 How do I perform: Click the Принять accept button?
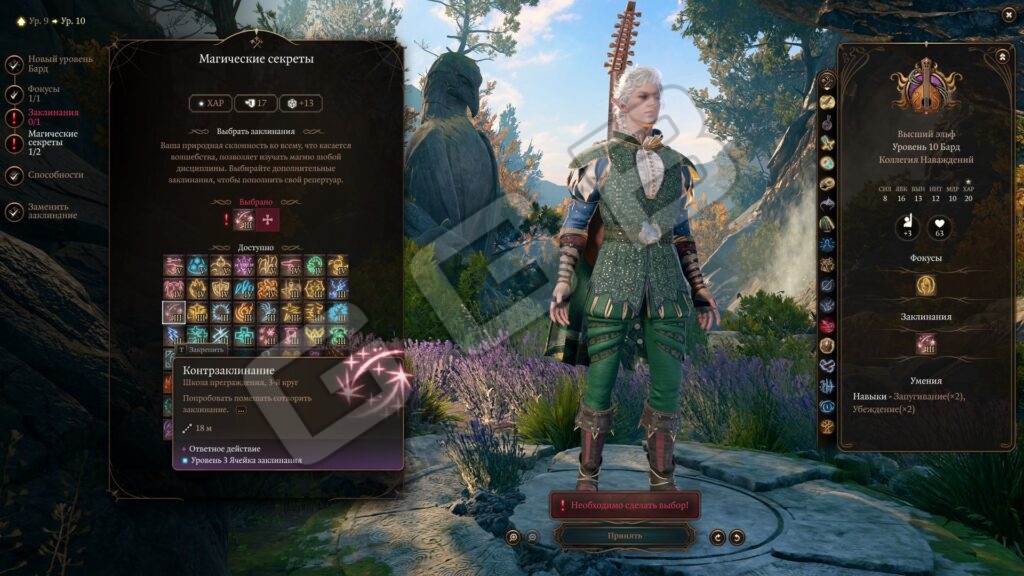coord(625,536)
